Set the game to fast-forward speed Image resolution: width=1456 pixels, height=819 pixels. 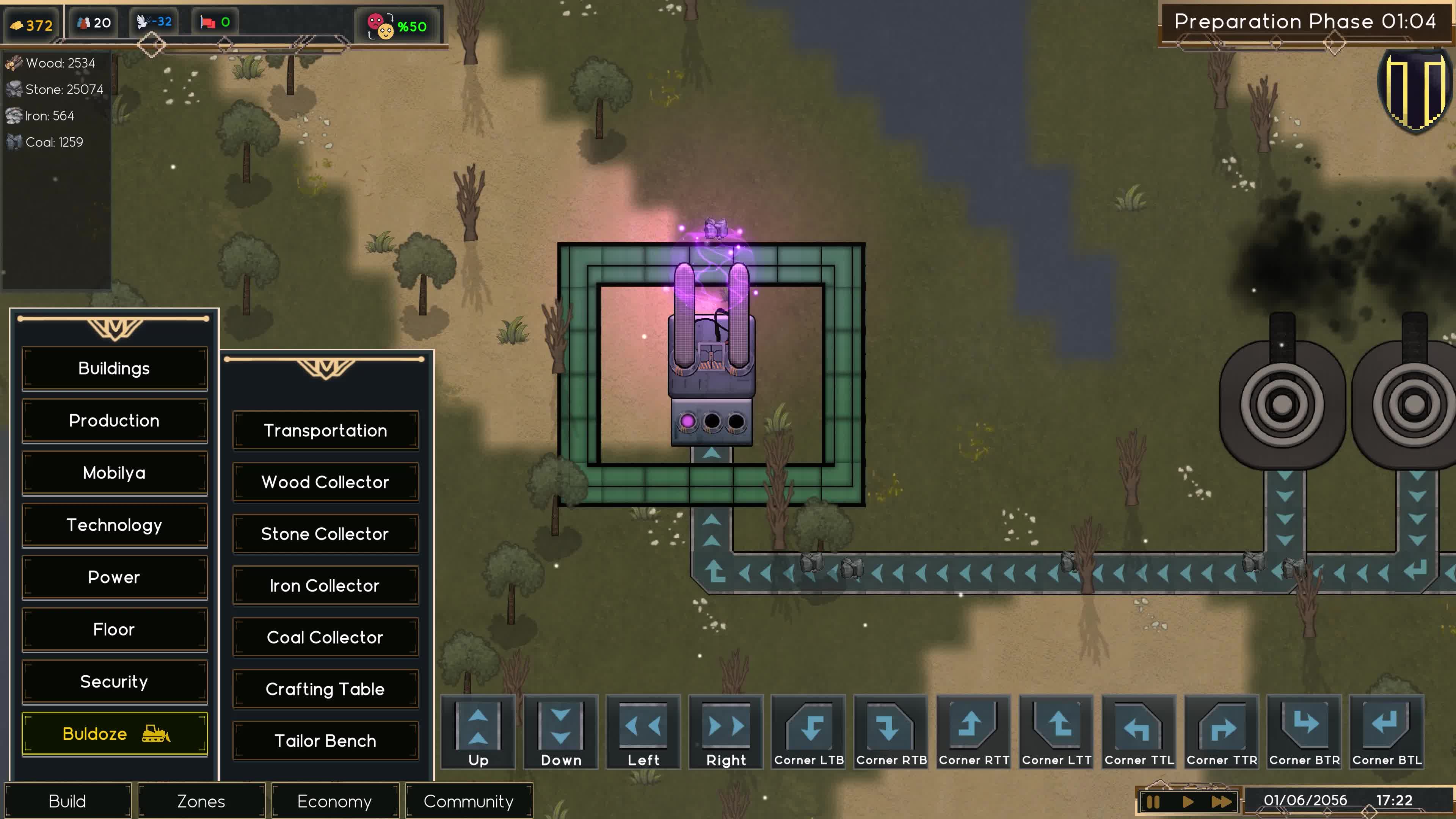1221,802
